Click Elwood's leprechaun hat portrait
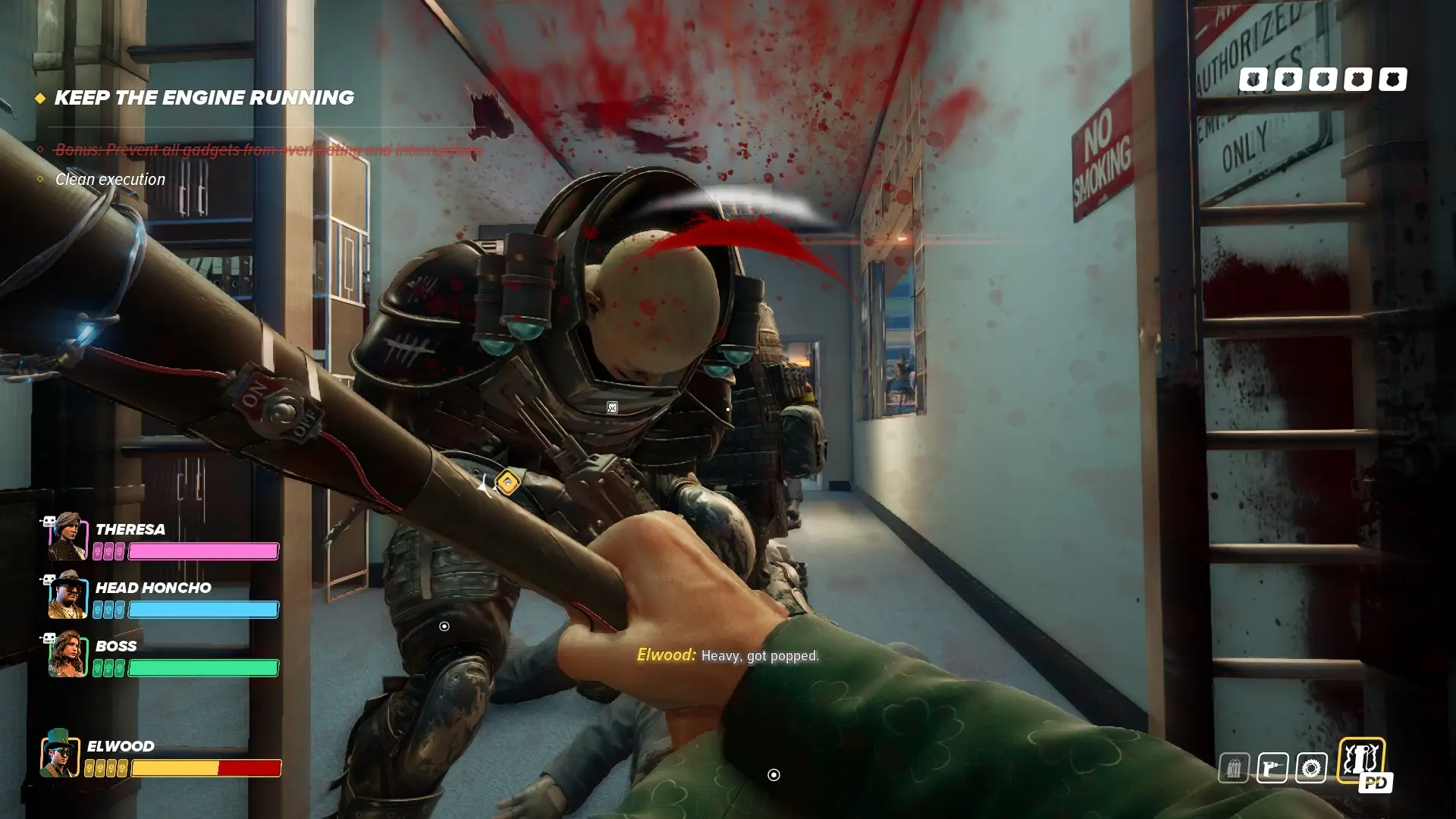The height and width of the screenshot is (819, 1456). point(60,753)
